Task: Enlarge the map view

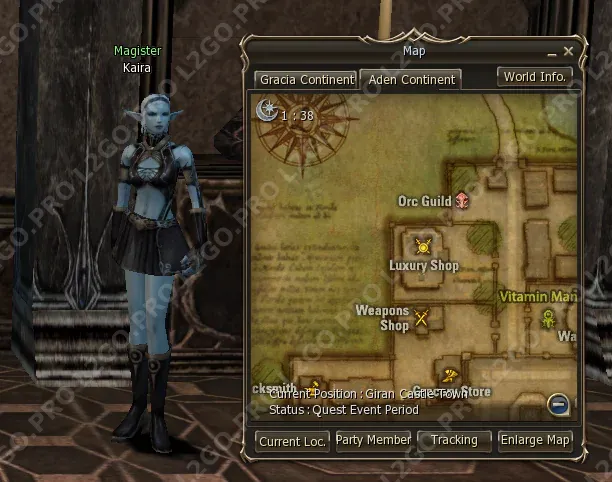Action: coord(535,440)
